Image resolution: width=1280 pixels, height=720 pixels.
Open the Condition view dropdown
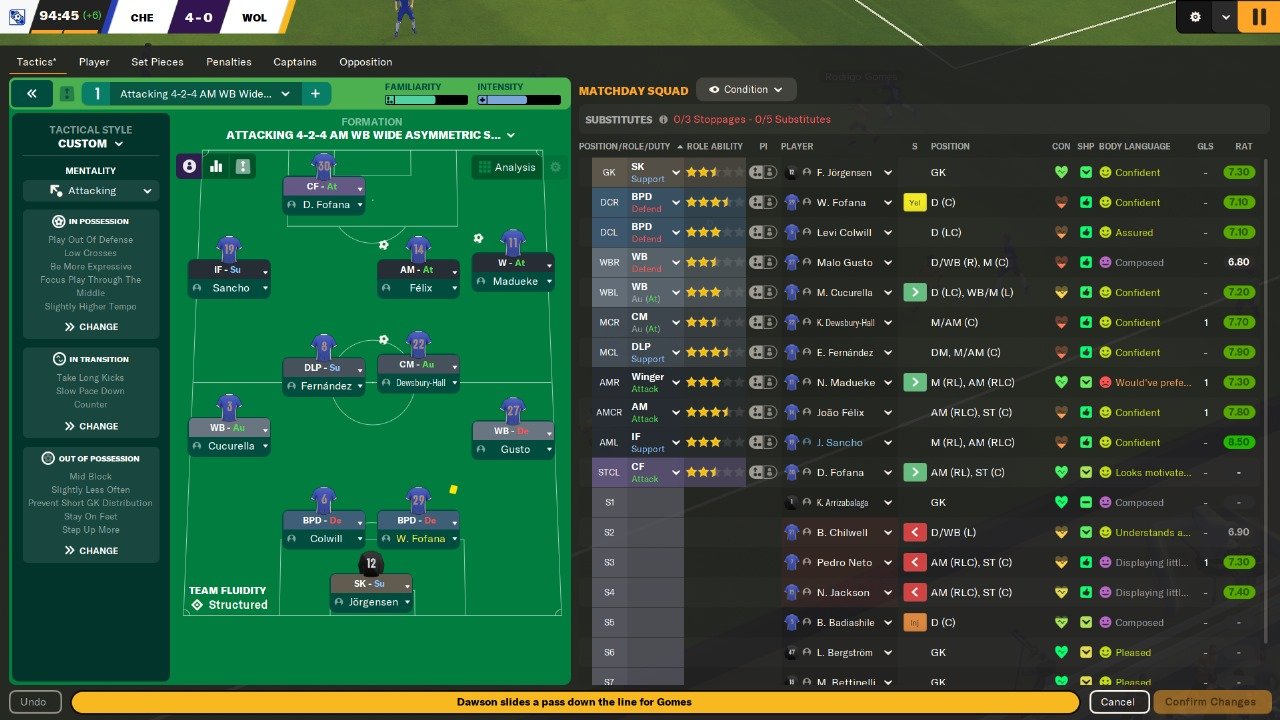pos(746,90)
